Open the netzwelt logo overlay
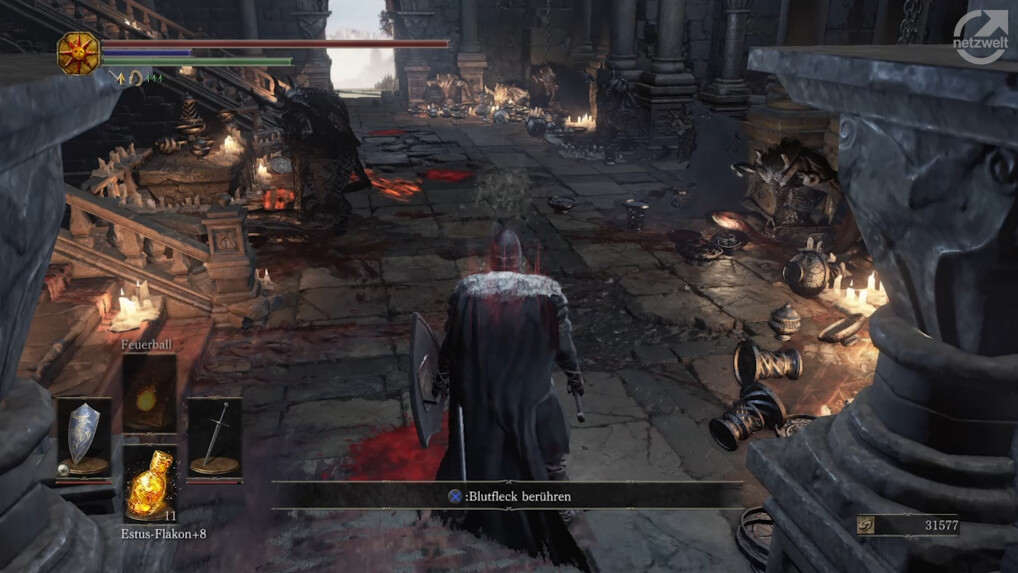Viewport: 1018px width, 573px height. [x=980, y=38]
